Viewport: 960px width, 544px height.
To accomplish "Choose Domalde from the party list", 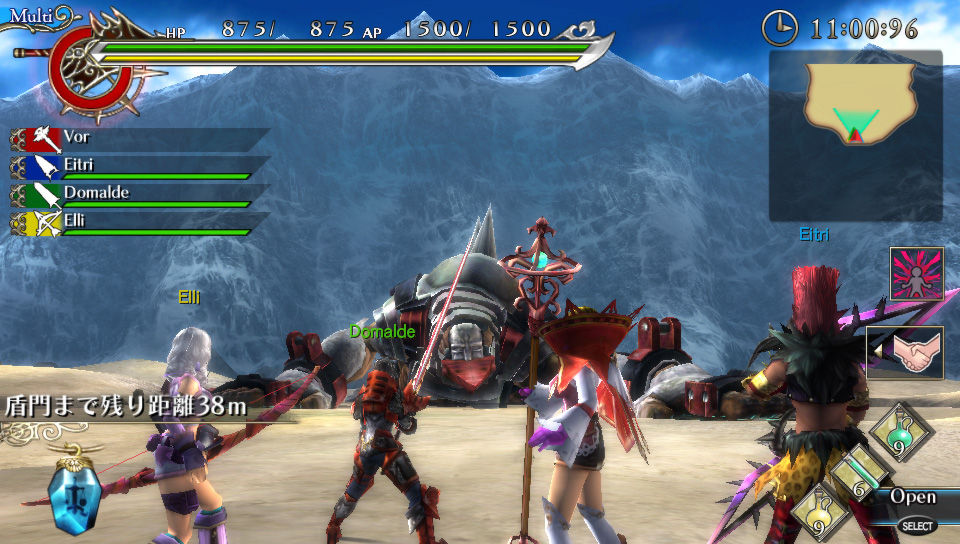I will coord(140,195).
